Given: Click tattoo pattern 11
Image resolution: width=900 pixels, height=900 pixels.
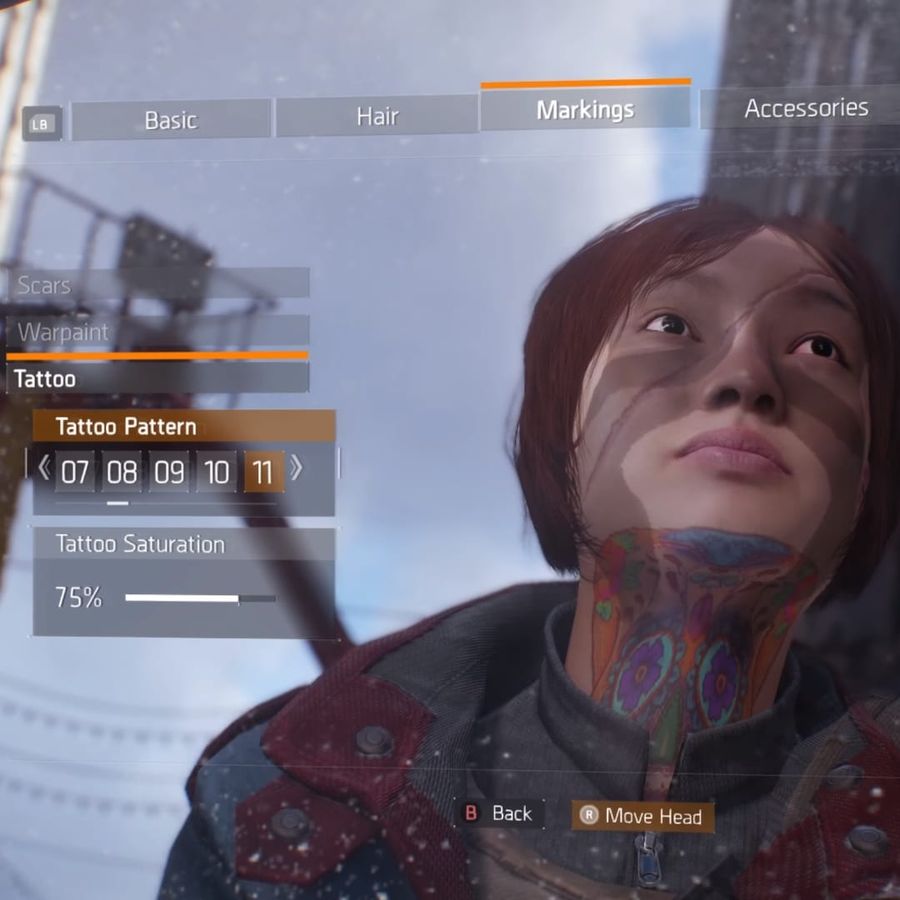Looking at the screenshot, I should coord(263,472).
